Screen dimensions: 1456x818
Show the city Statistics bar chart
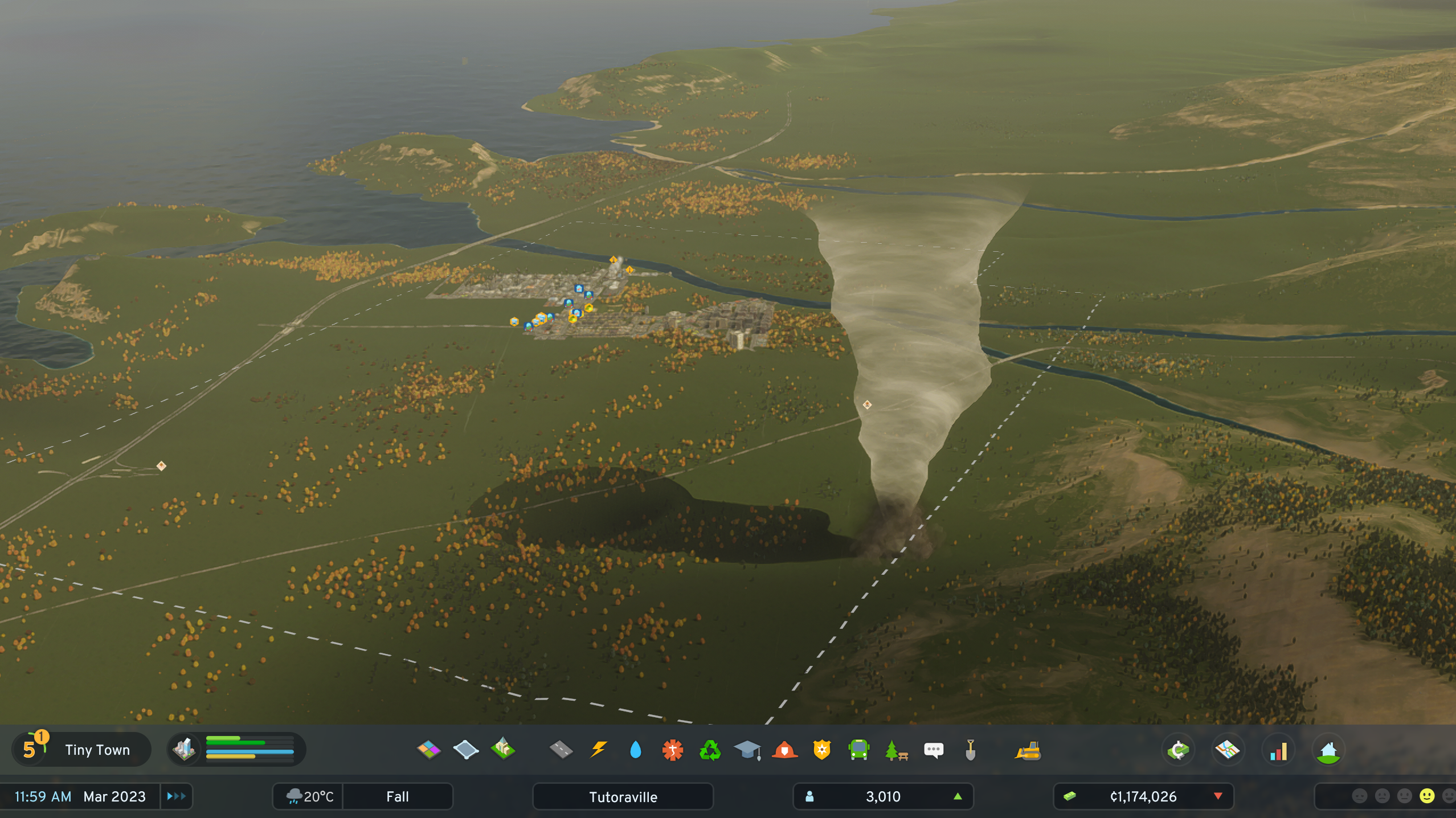1278,750
